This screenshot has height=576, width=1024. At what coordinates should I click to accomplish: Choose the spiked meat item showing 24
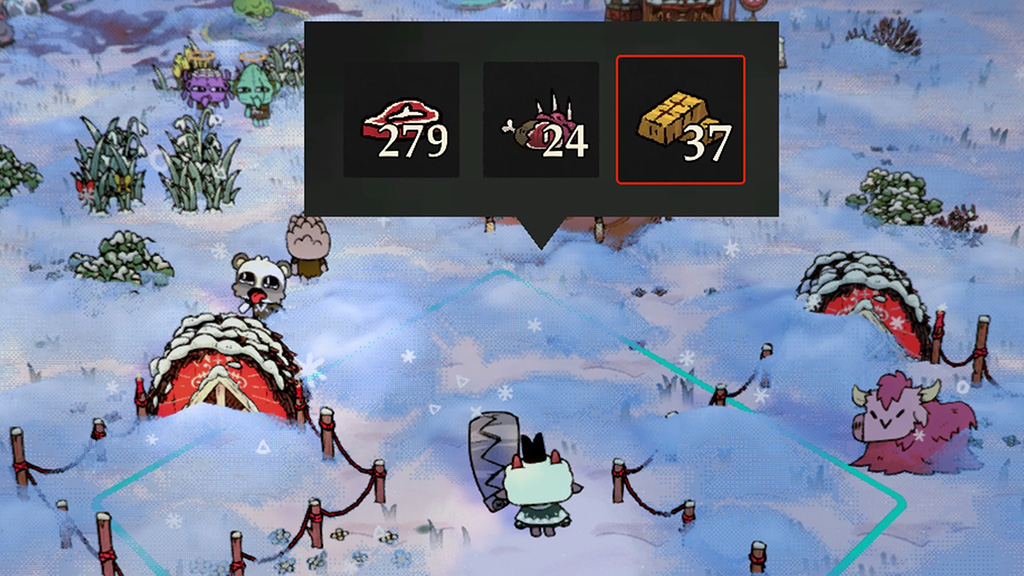(541, 120)
